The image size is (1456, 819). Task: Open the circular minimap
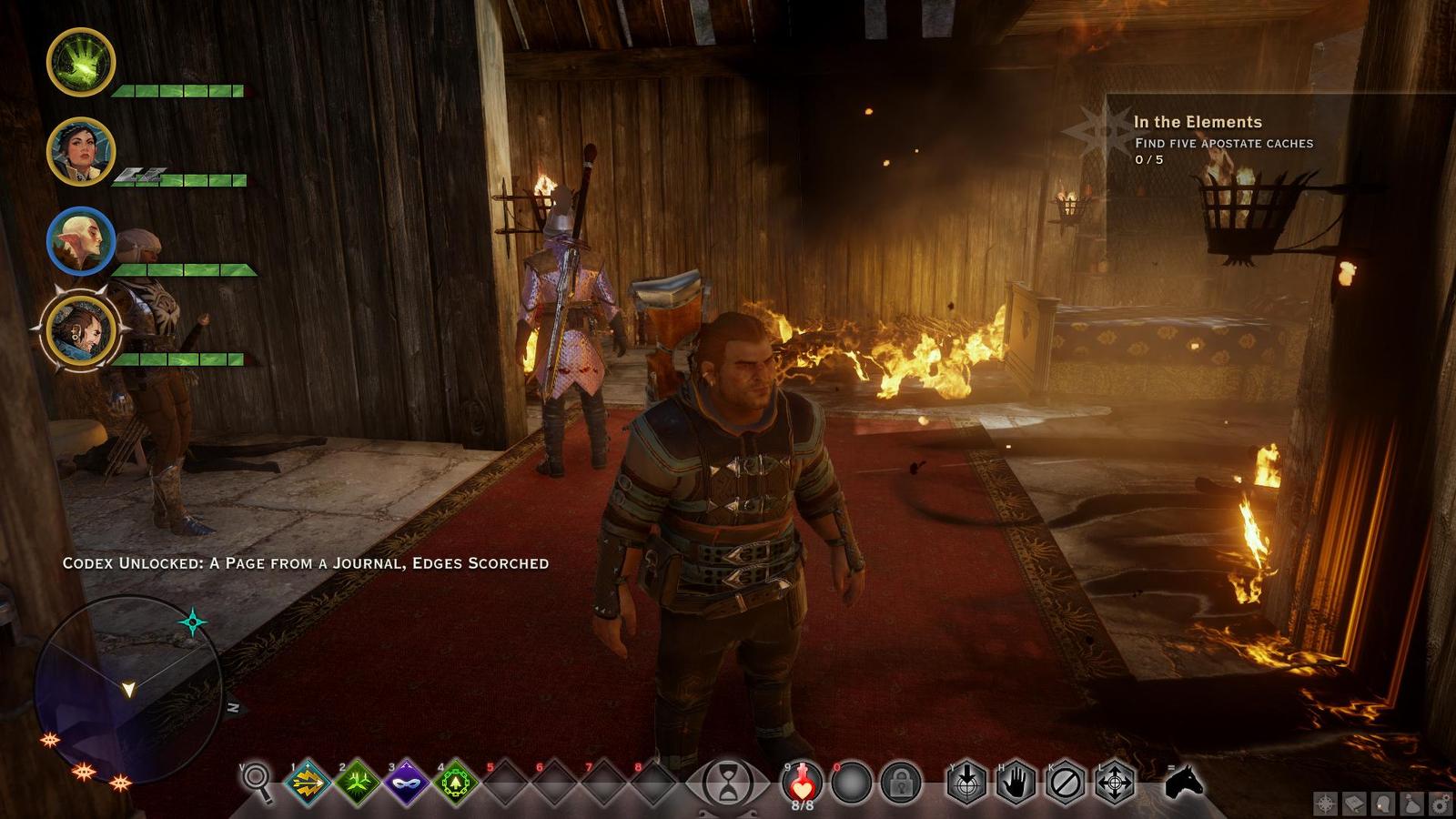pos(127,686)
